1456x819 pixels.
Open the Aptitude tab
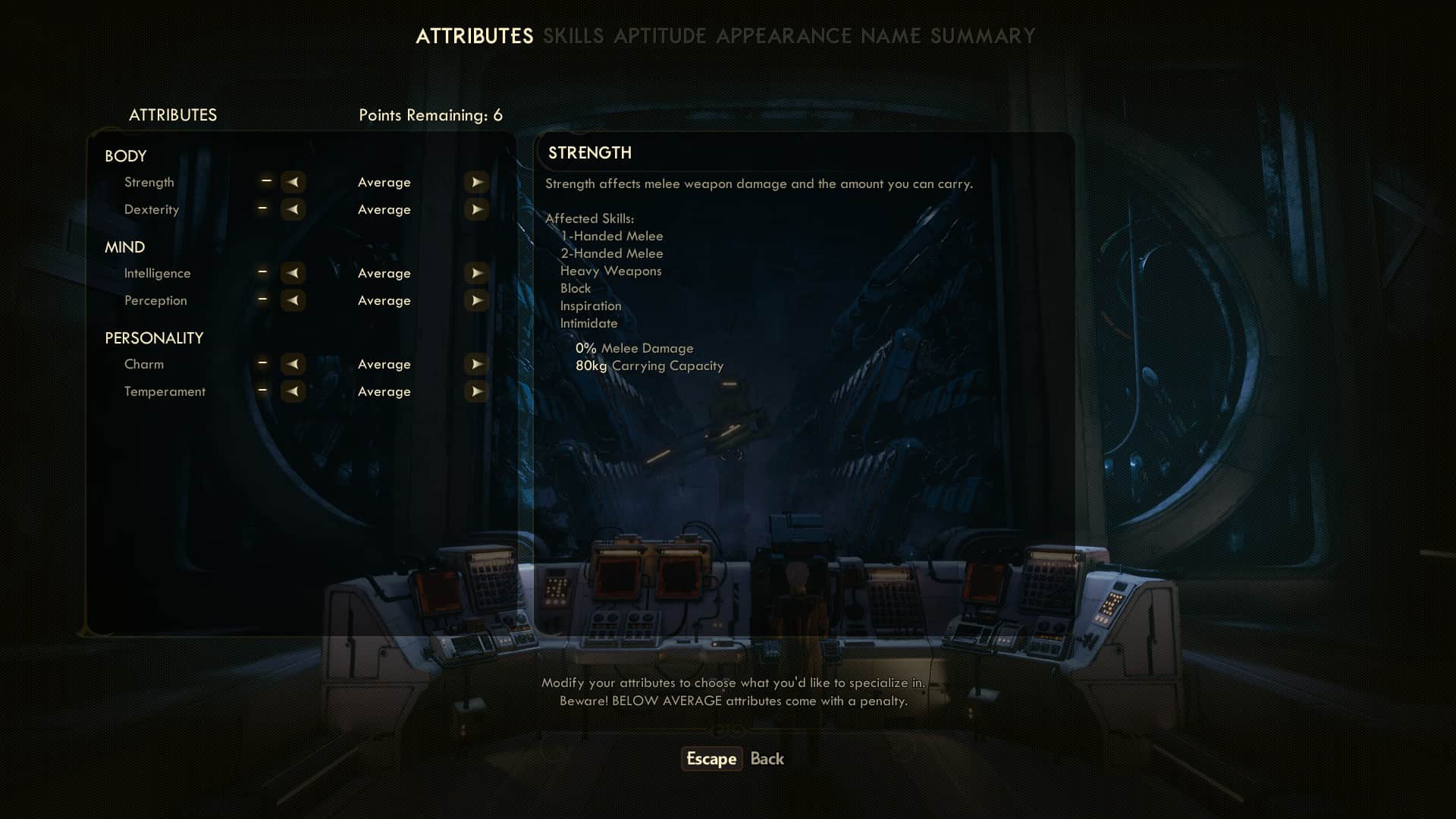point(660,36)
